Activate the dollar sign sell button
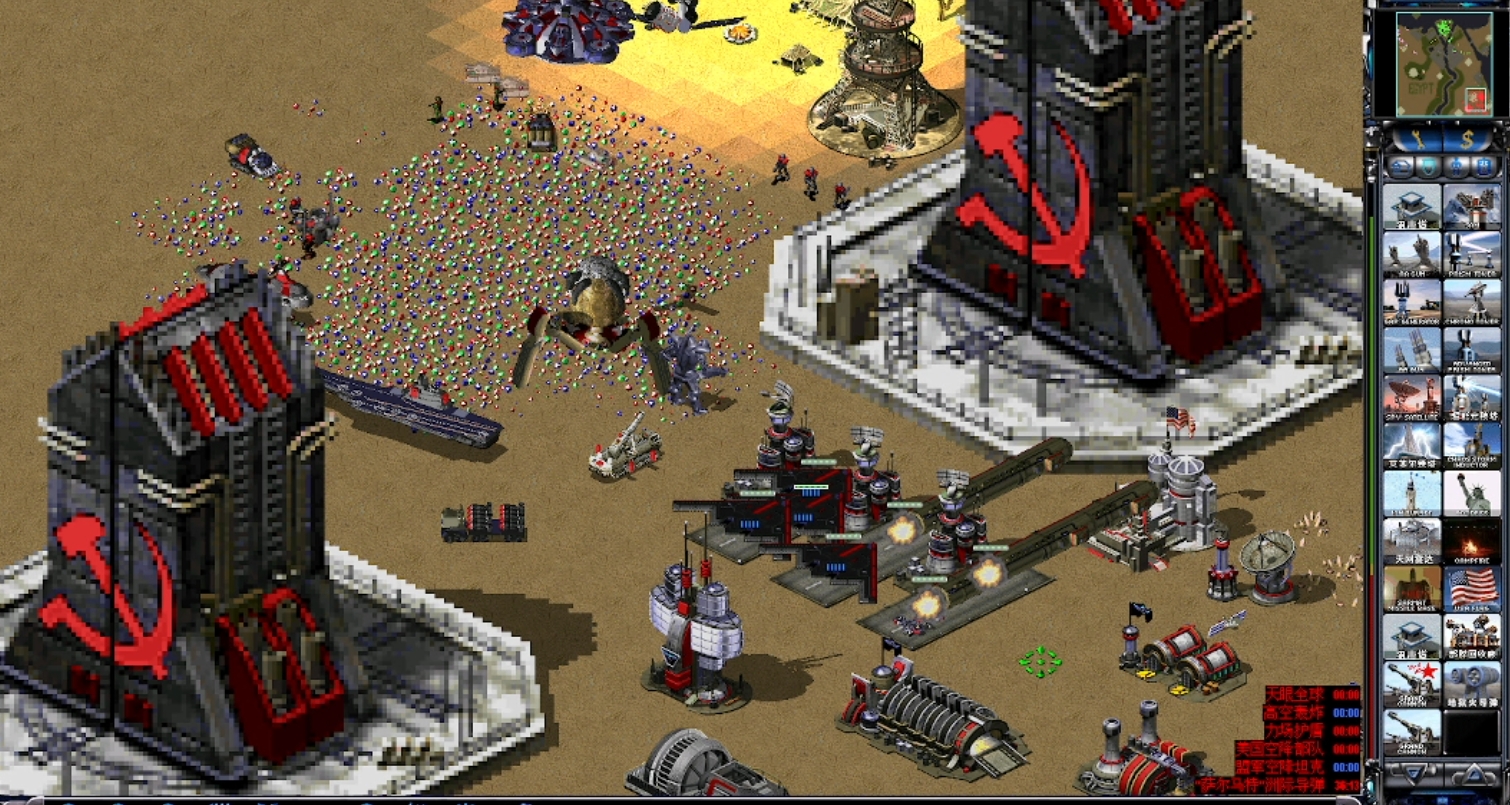The image size is (1510, 805). pyautogui.click(x=1467, y=139)
